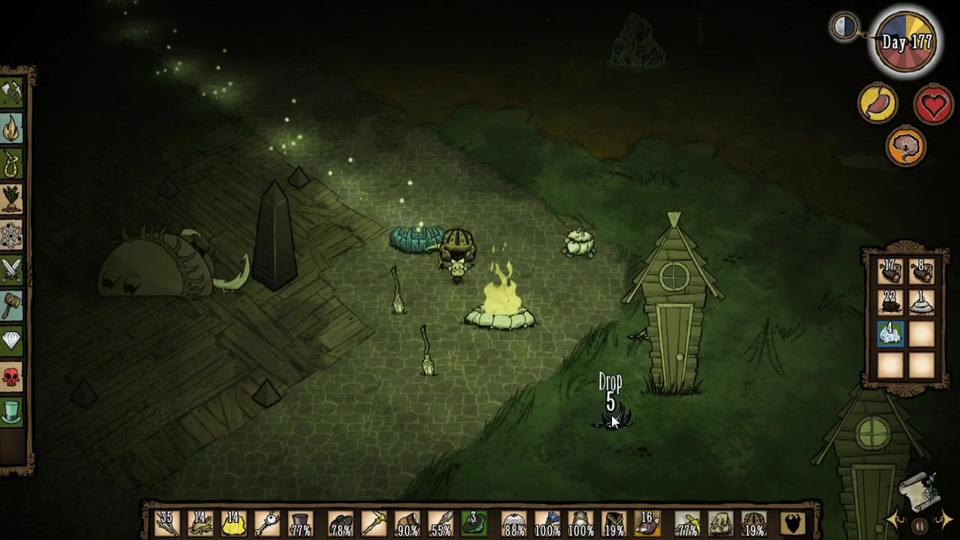
Task: Select the gold nugget stack of 14
Action: [234, 523]
